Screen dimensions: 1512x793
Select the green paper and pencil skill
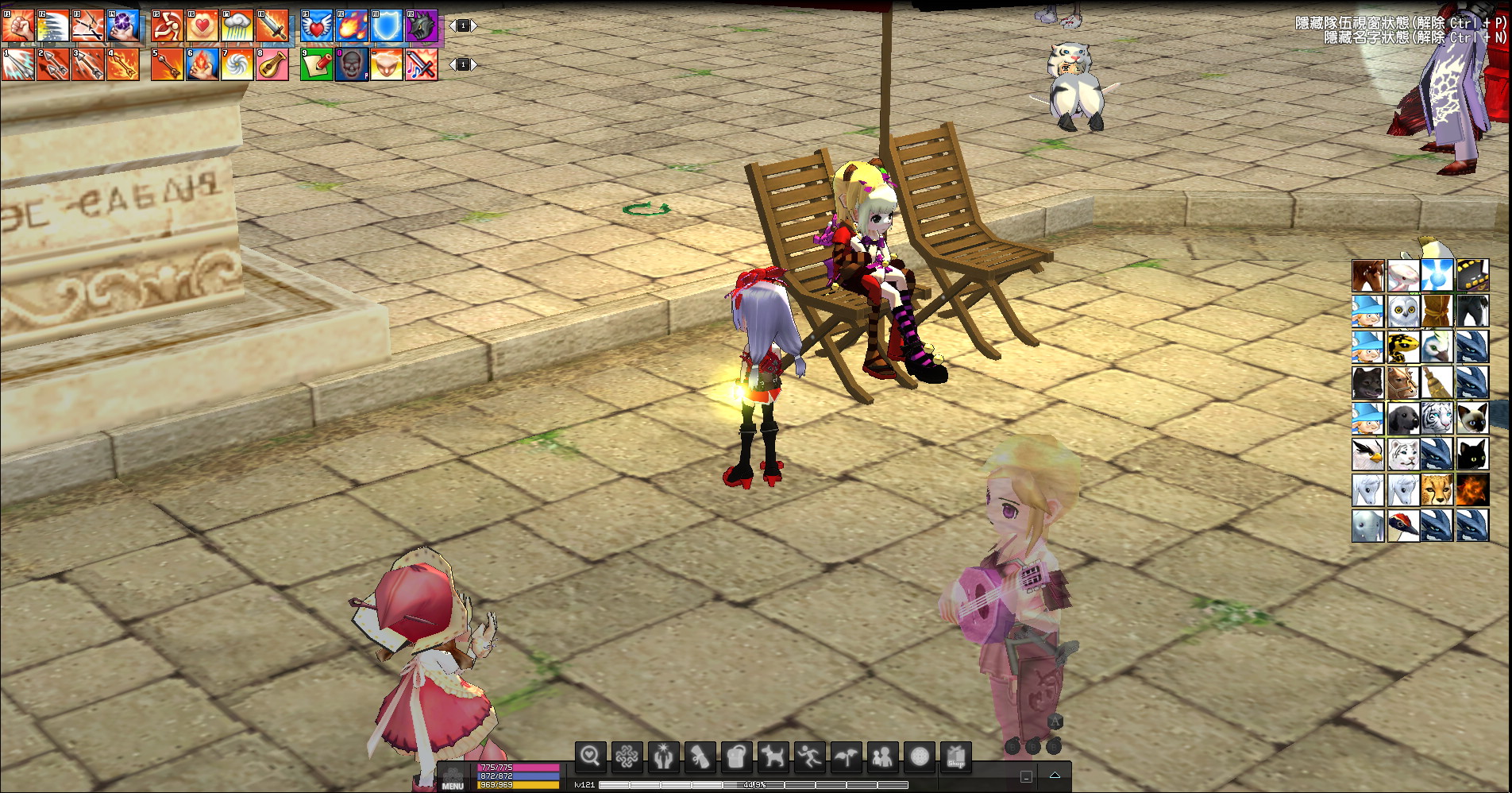(x=316, y=65)
